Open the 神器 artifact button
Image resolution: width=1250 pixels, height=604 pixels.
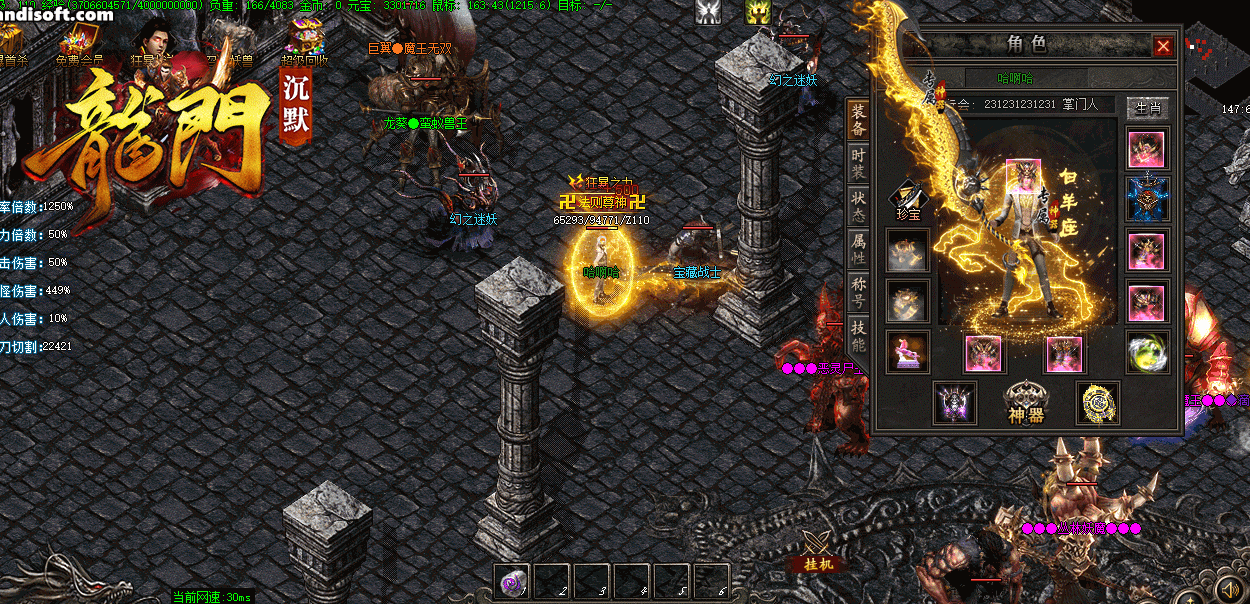pos(1026,403)
